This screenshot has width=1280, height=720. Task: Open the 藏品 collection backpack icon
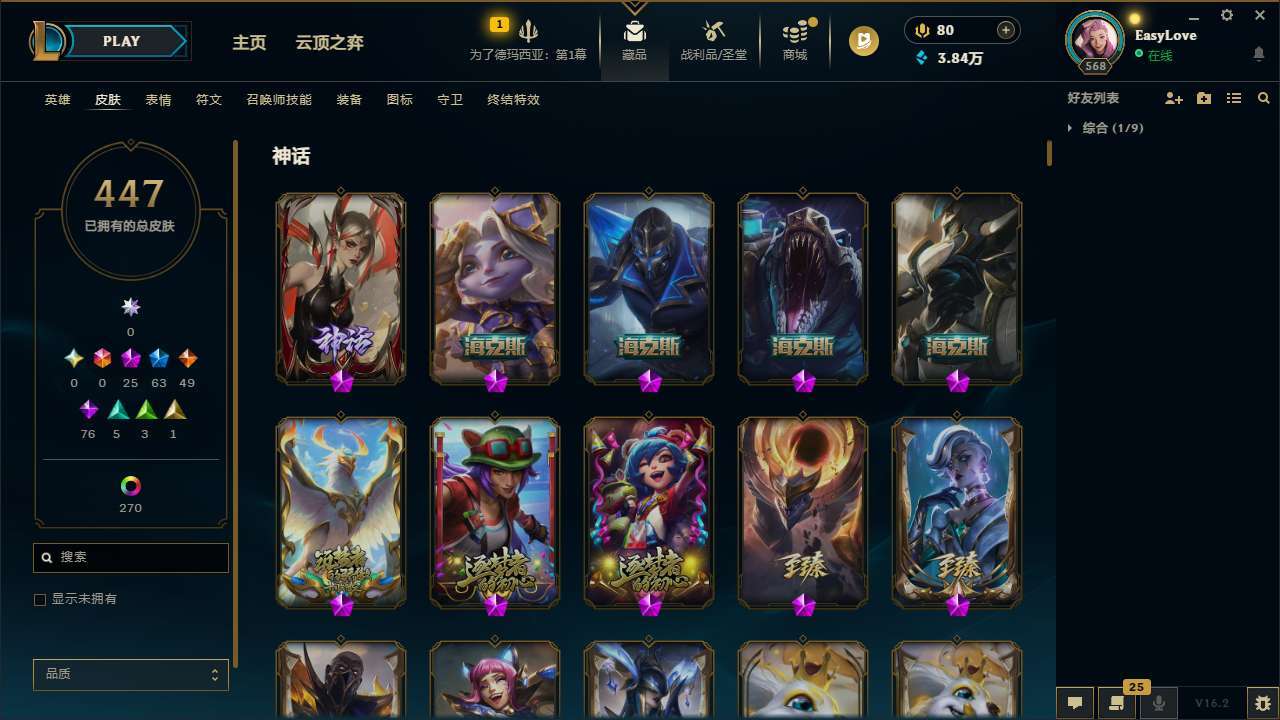633,35
